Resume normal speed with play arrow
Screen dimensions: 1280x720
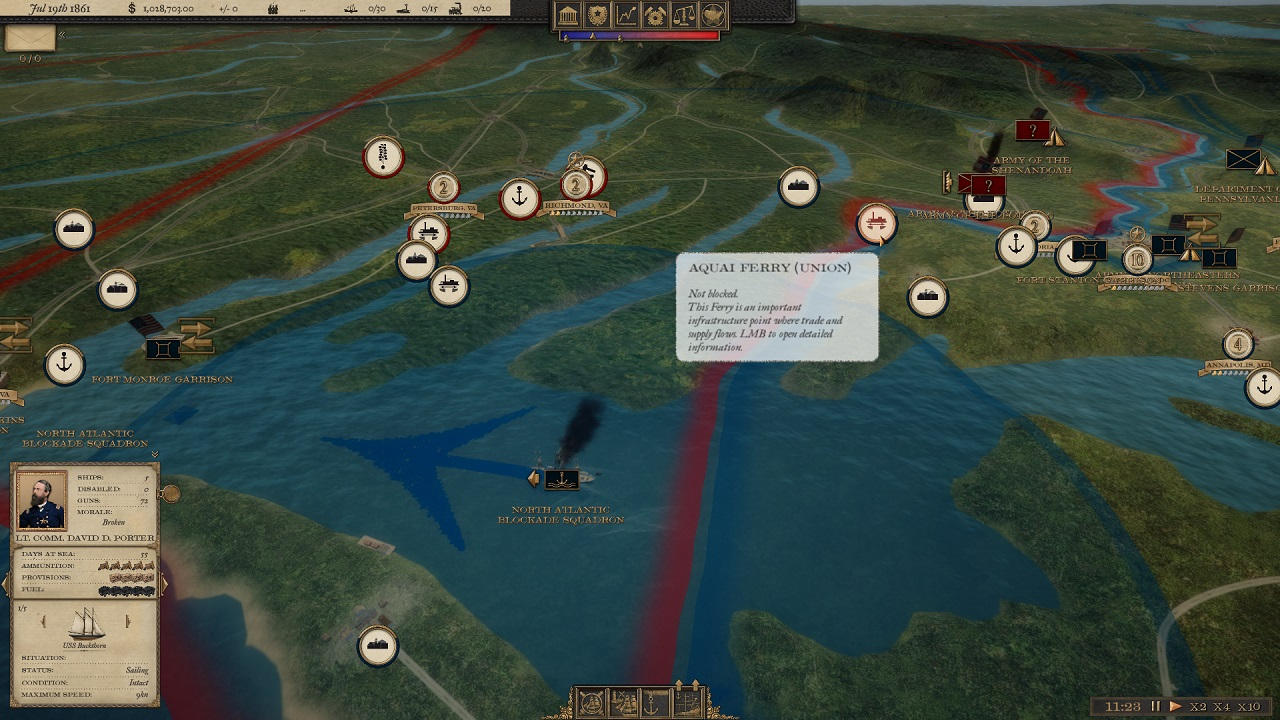[1175, 706]
